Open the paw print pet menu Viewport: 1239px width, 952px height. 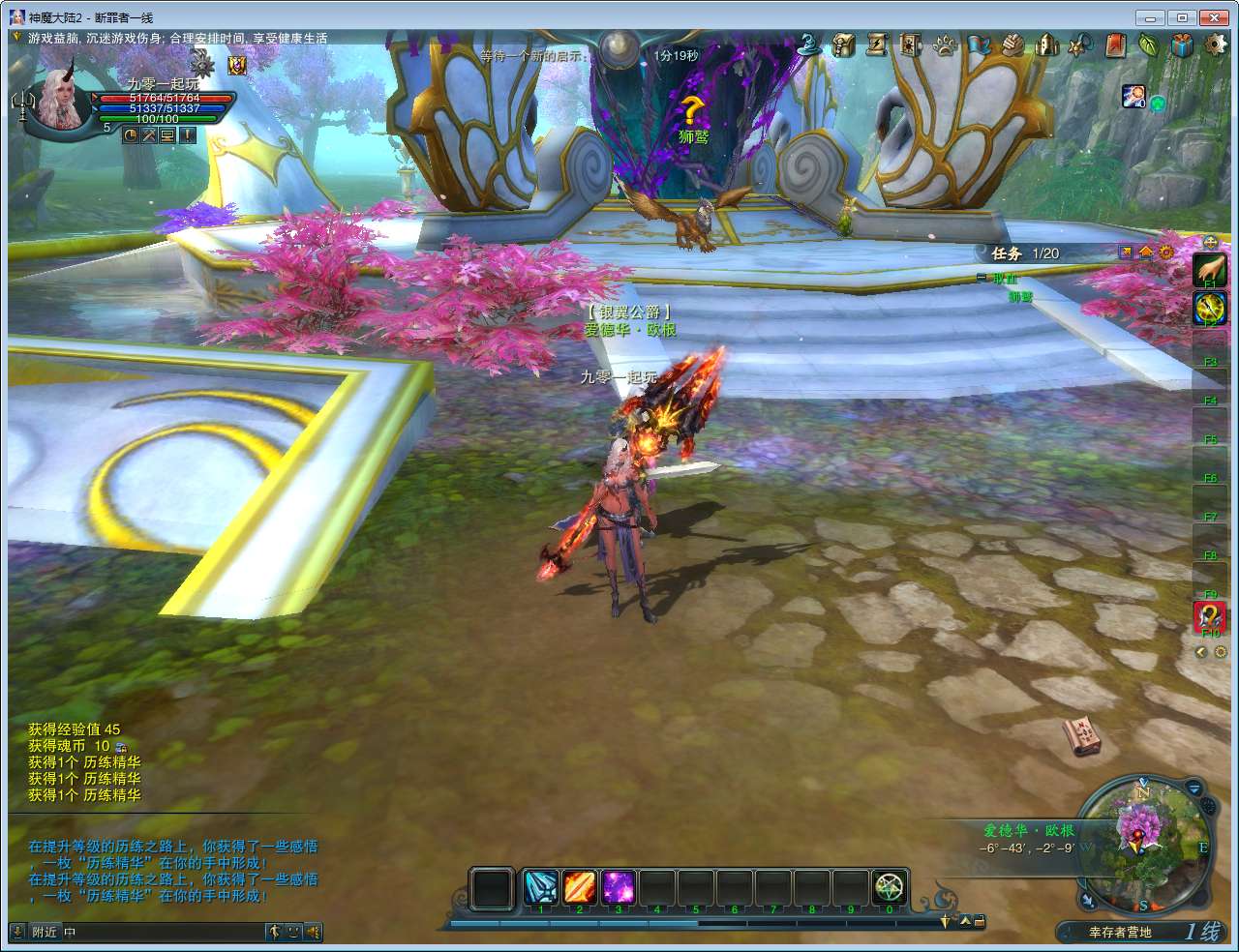(x=945, y=45)
